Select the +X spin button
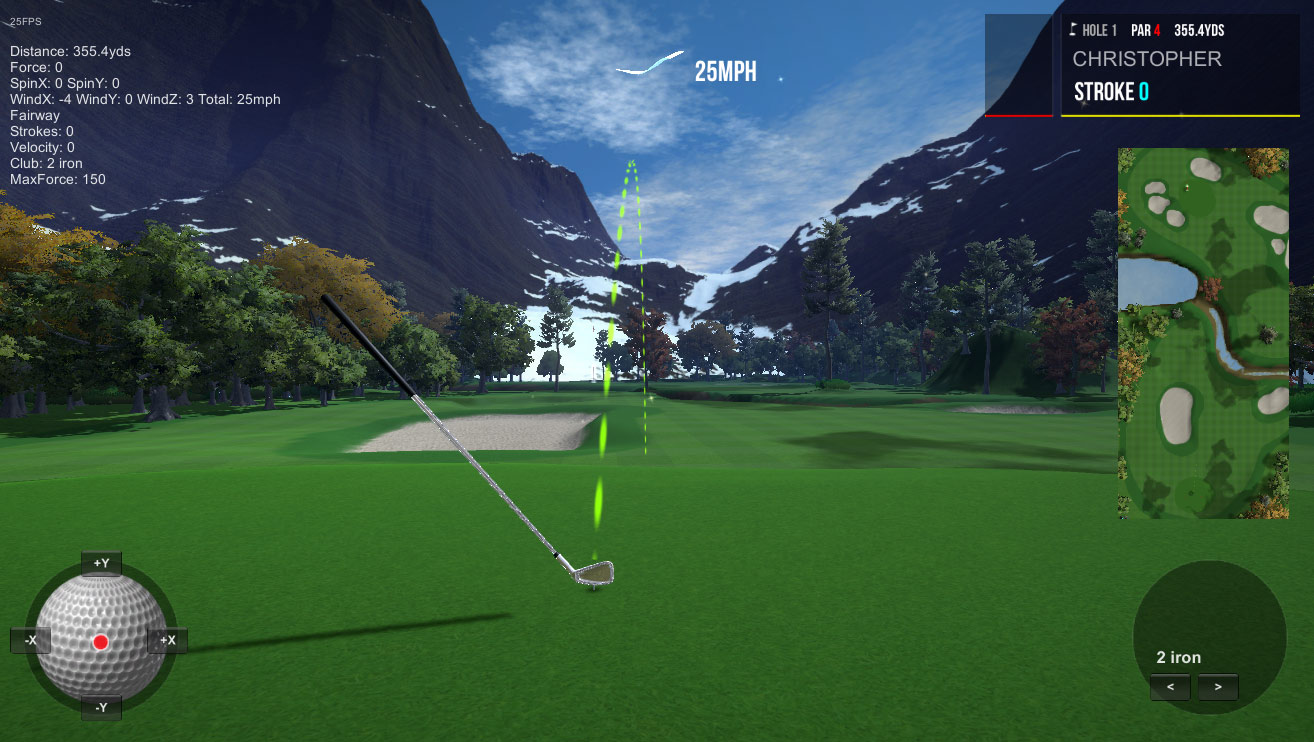The height and width of the screenshot is (742, 1314). 167,640
